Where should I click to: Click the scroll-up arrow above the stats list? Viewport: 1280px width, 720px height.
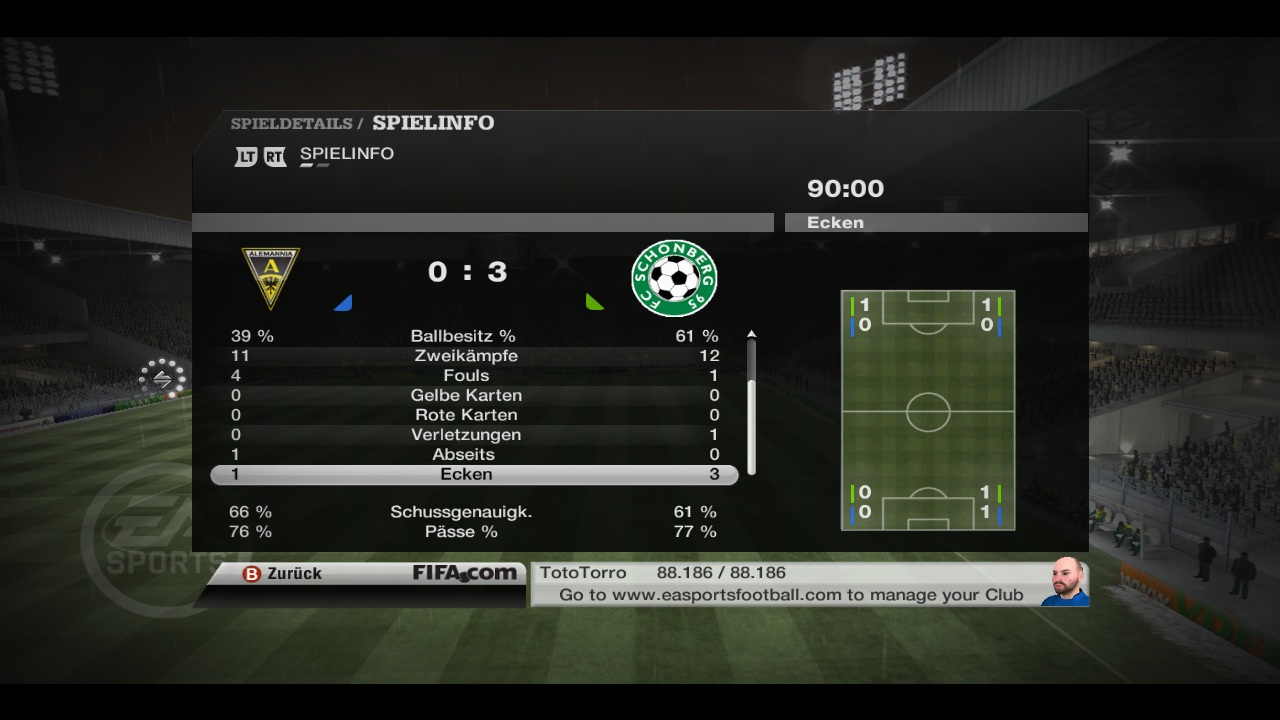[x=751, y=334]
